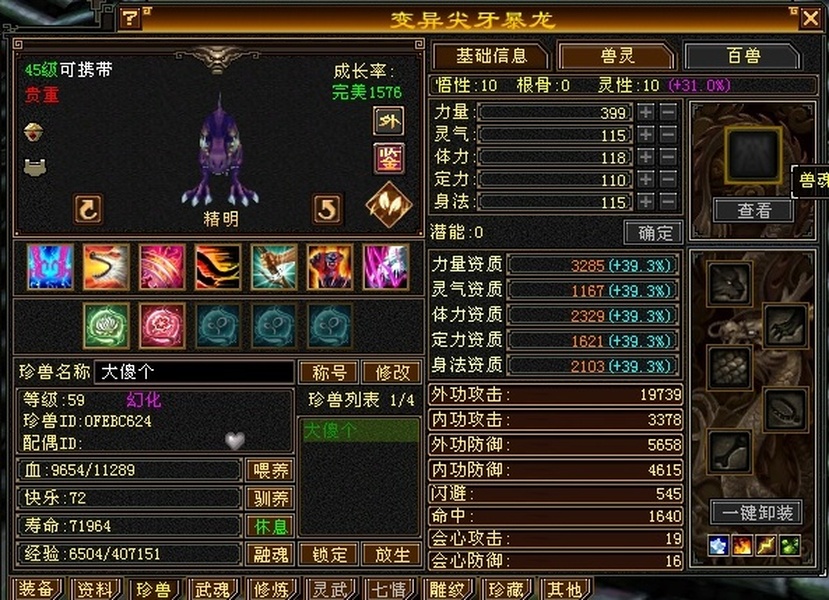Viewport: 829px width, 600px height.
Task: Close the pet info window
Action: click(809, 17)
